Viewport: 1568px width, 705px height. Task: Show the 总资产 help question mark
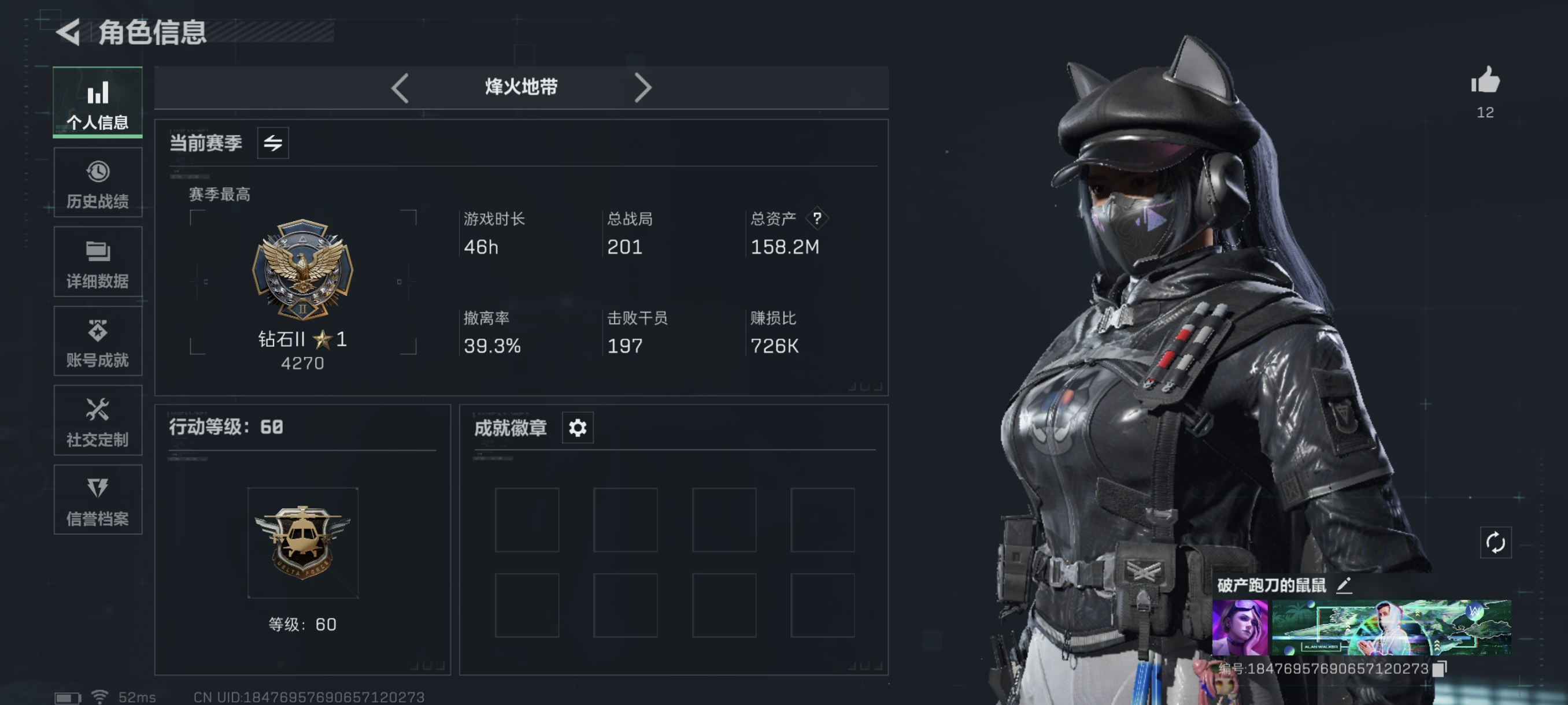point(817,218)
